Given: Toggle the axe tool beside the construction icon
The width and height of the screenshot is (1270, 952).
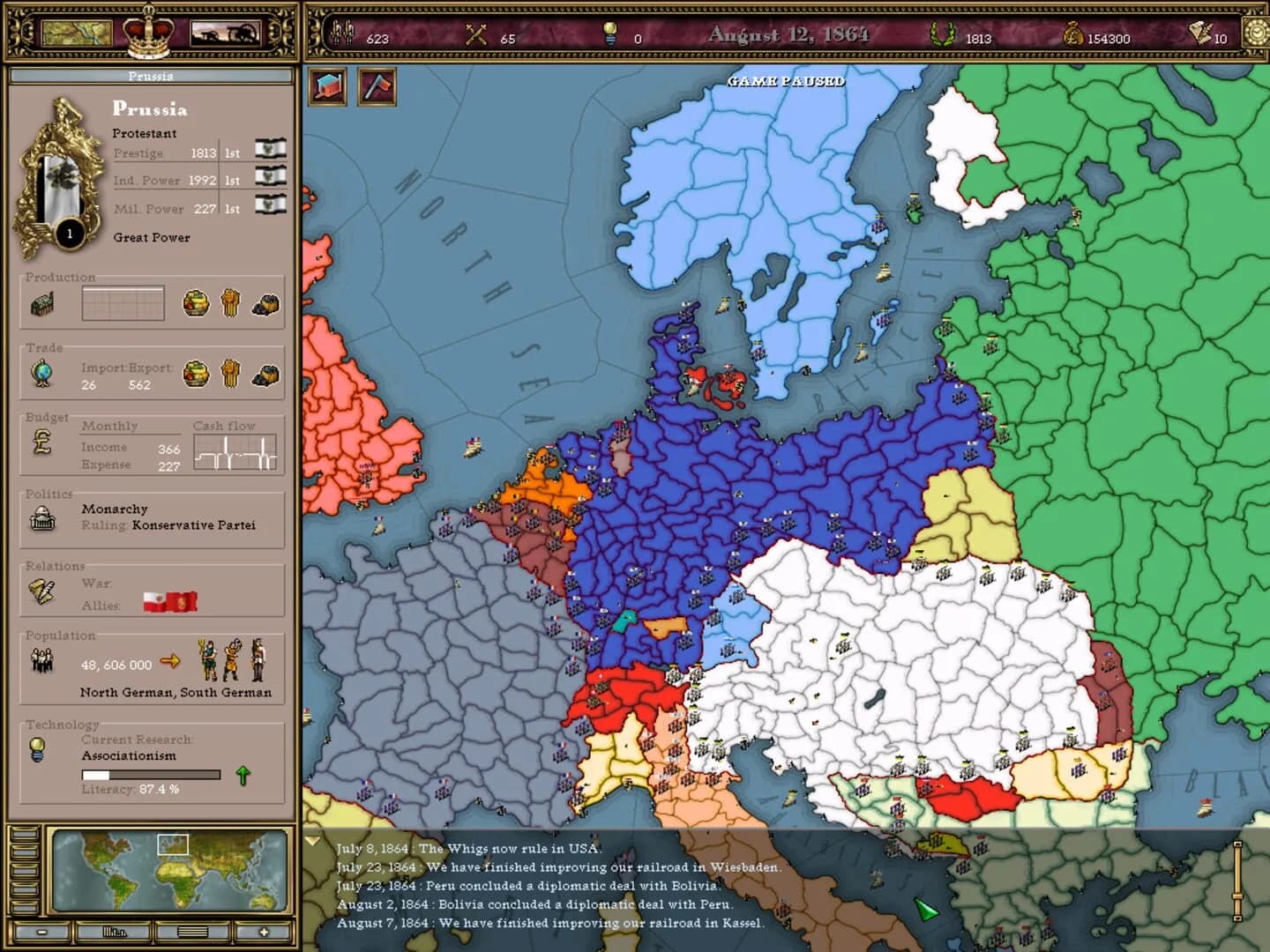Looking at the screenshot, I should click(376, 87).
